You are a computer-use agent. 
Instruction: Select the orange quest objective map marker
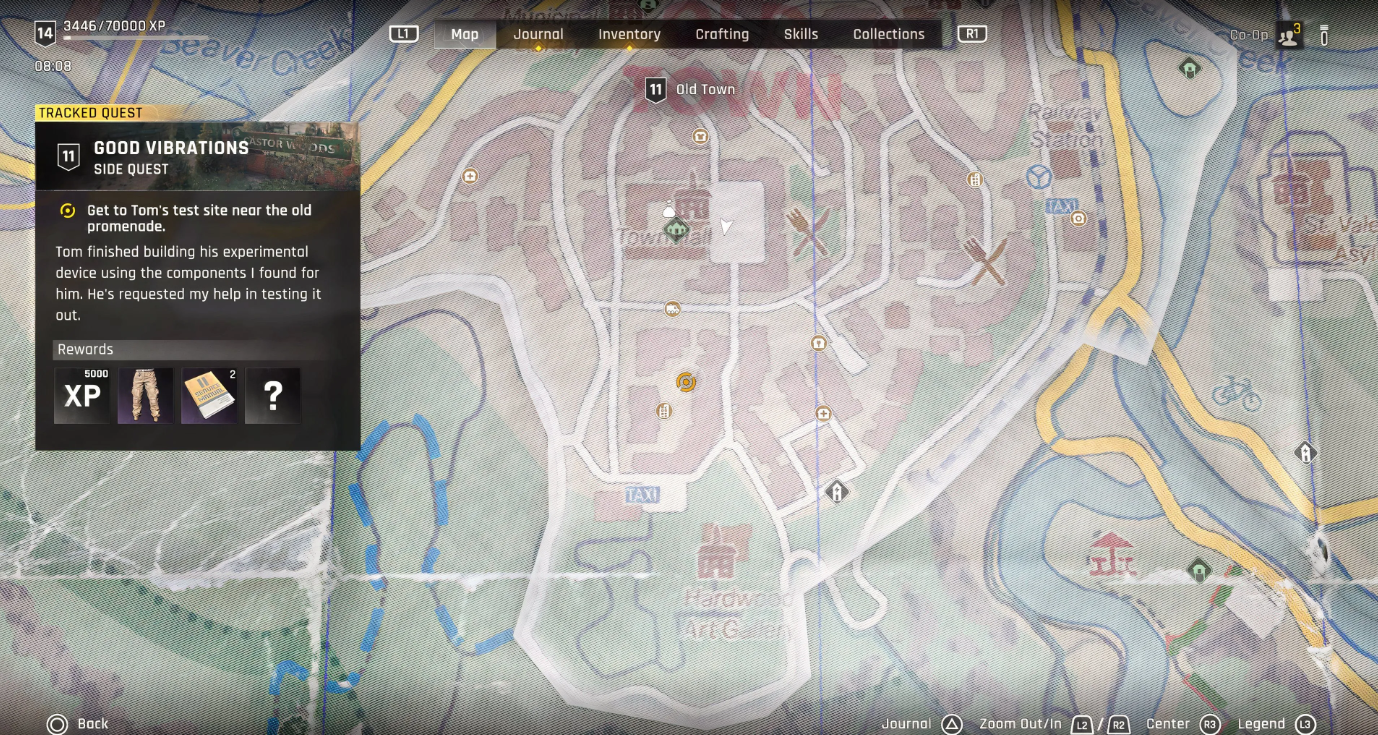(686, 381)
